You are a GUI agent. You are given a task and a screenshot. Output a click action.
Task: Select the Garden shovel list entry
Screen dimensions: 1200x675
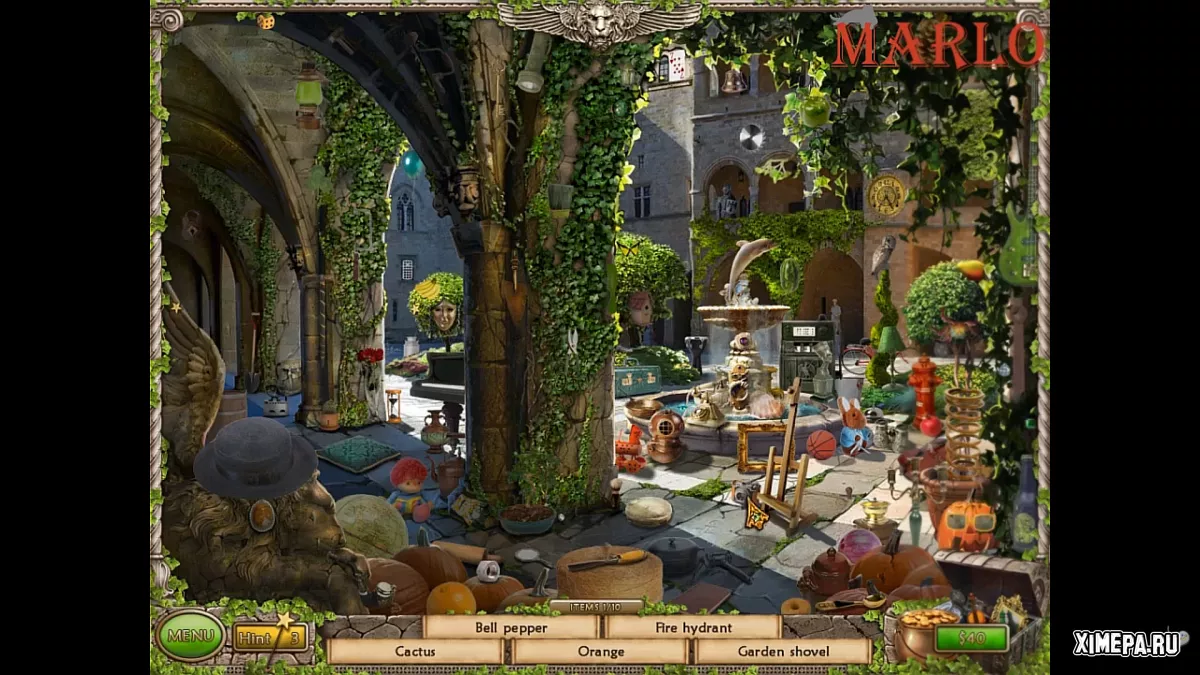tap(783, 651)
